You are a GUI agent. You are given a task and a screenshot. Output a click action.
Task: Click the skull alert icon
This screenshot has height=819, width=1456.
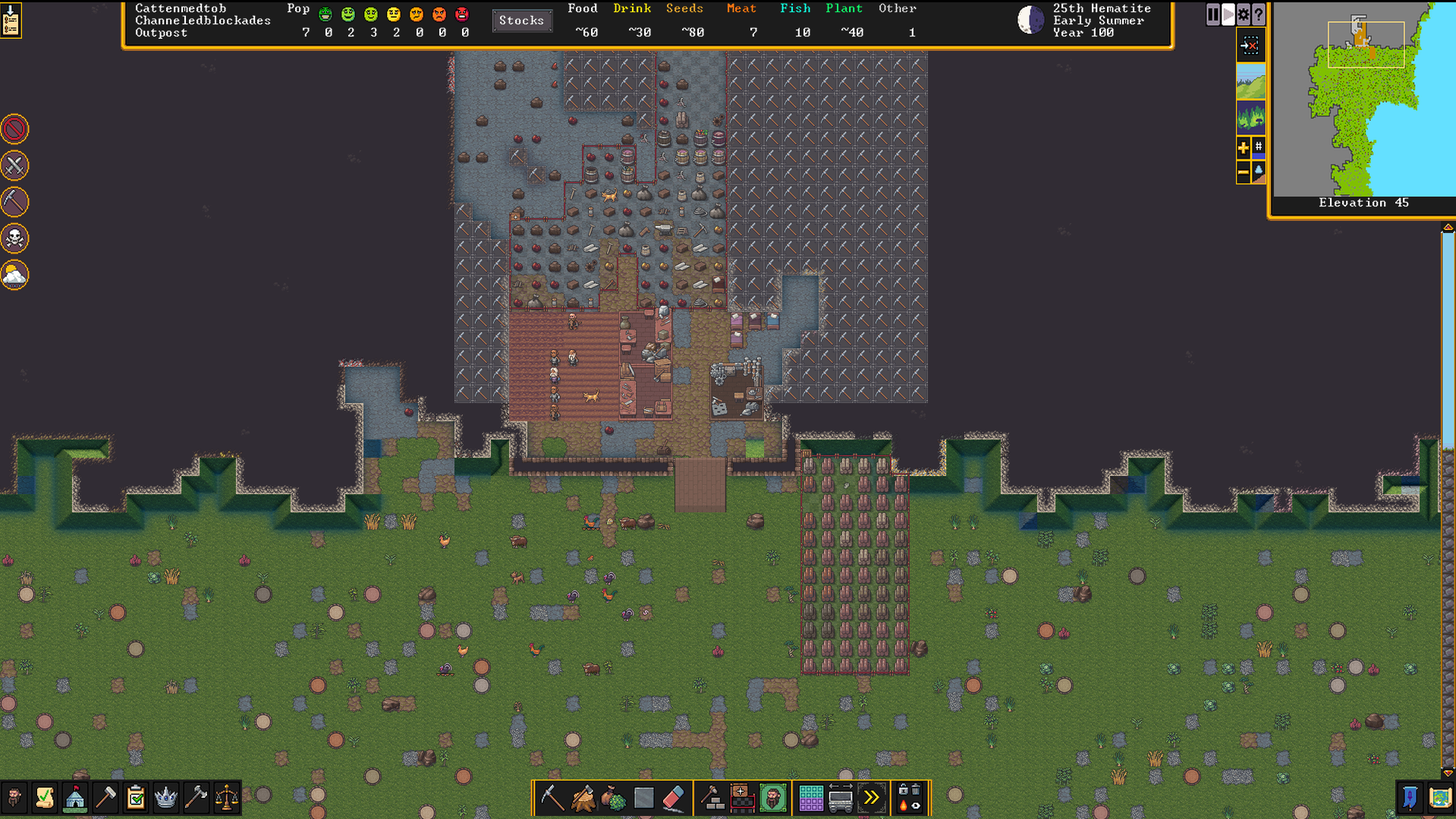(x=14, y=239)
